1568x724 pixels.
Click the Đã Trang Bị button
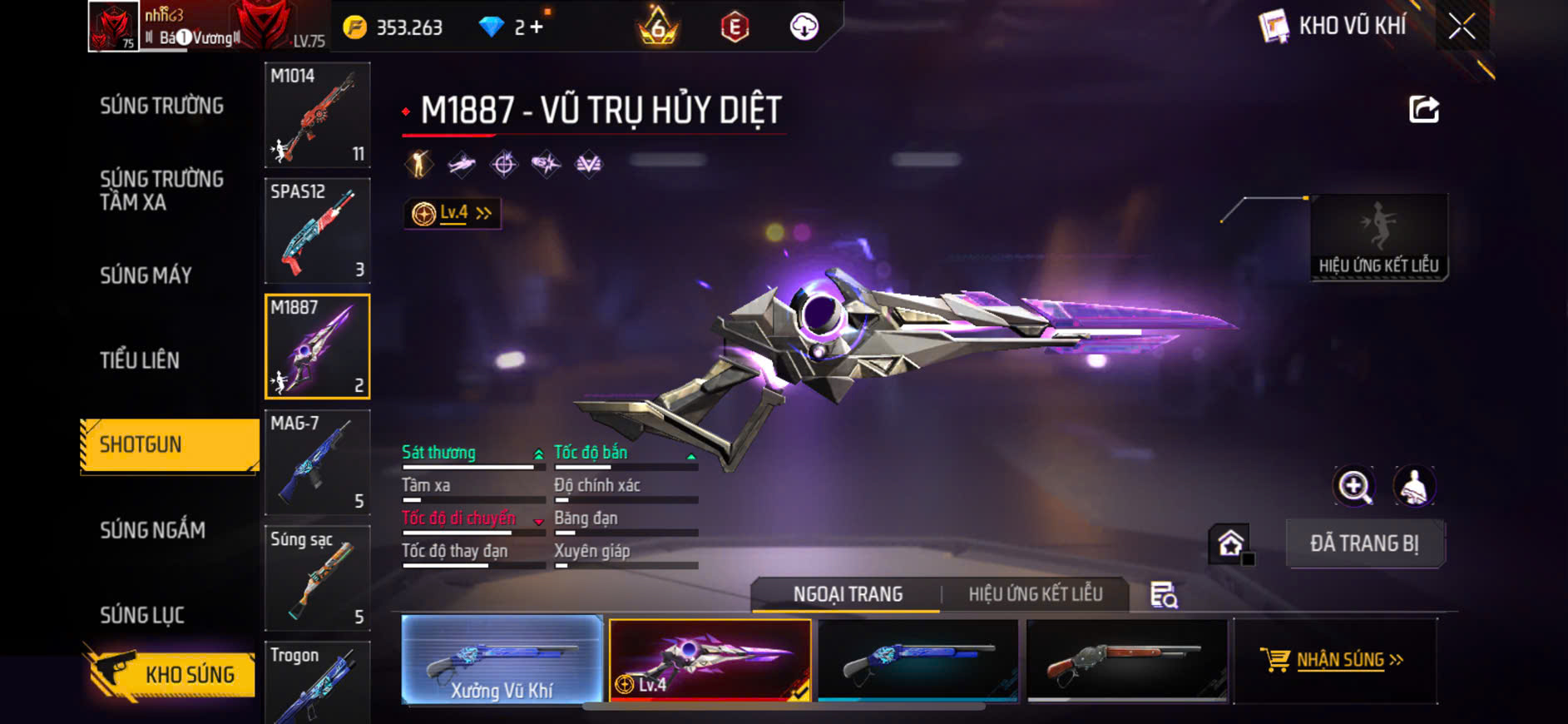(x=1364, y=544)
